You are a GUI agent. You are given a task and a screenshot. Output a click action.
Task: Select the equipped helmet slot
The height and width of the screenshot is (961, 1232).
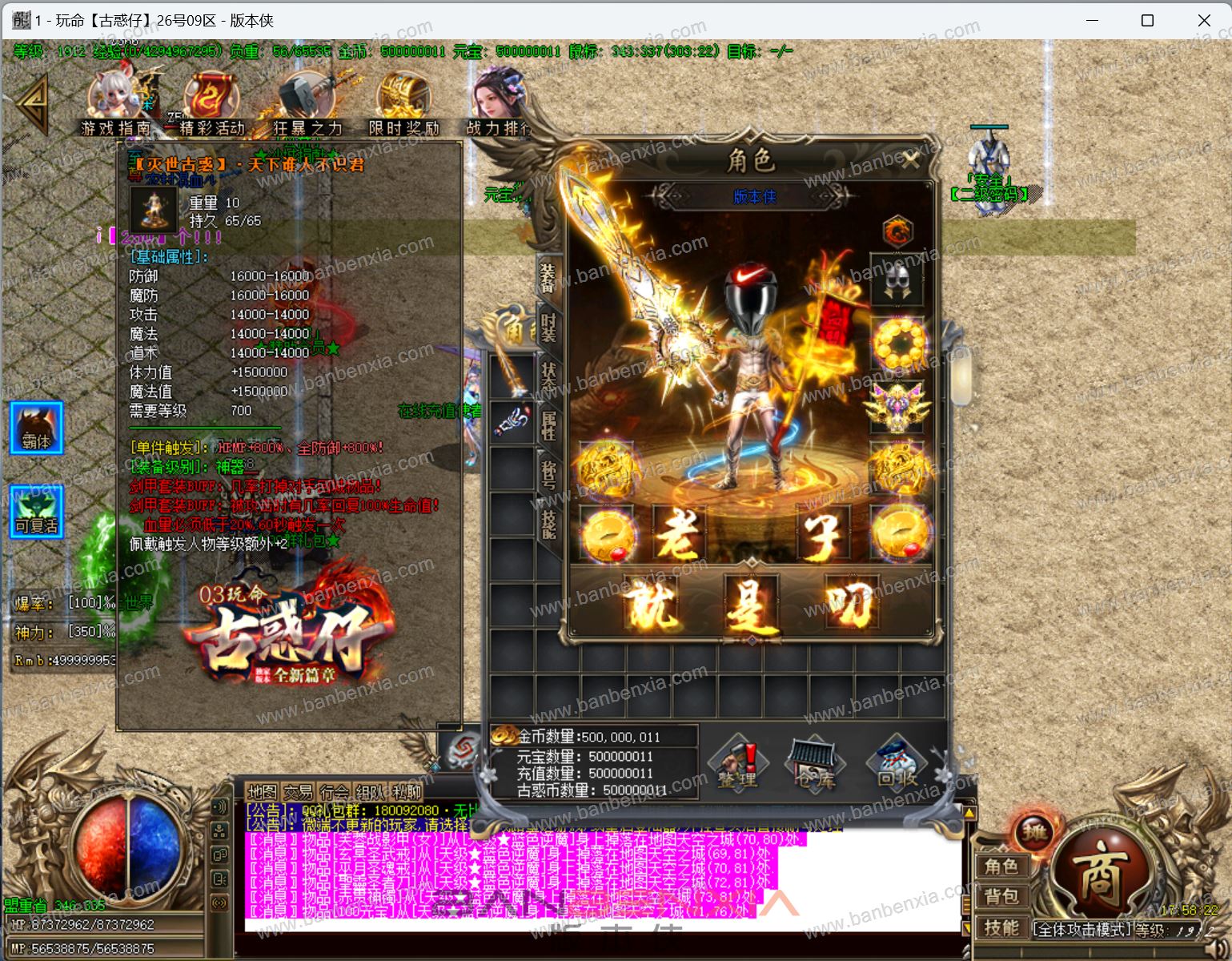coord(897,281)
